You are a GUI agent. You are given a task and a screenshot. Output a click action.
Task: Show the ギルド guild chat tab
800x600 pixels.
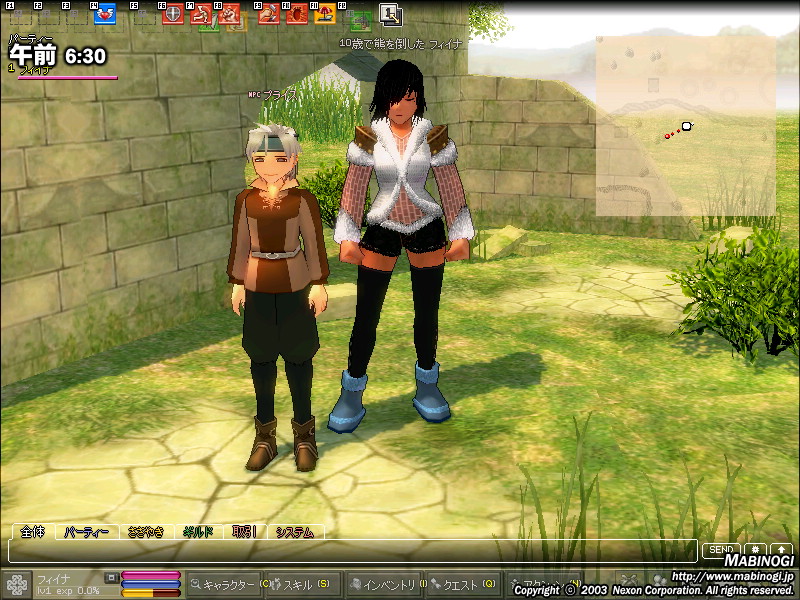point(197,532)
